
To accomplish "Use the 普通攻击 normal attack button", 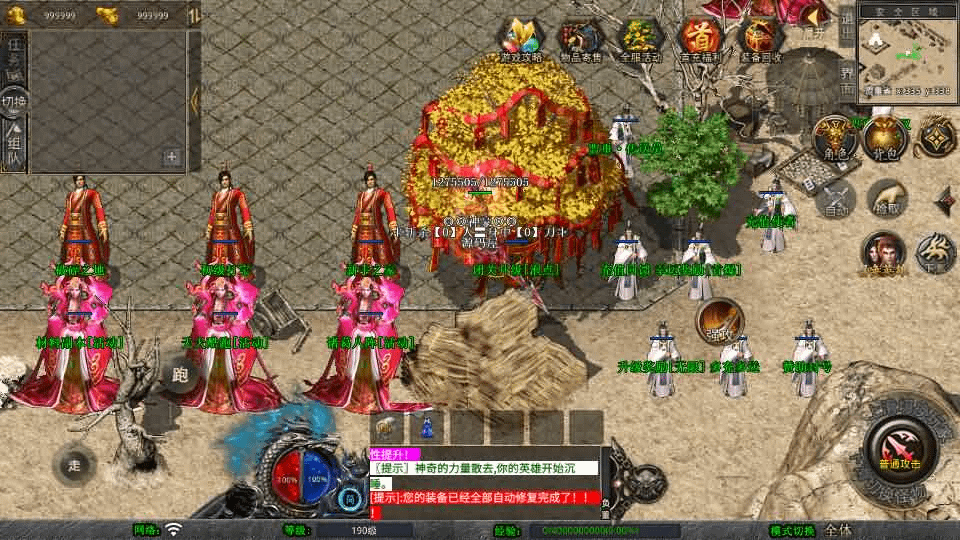I will coord(896,446).
